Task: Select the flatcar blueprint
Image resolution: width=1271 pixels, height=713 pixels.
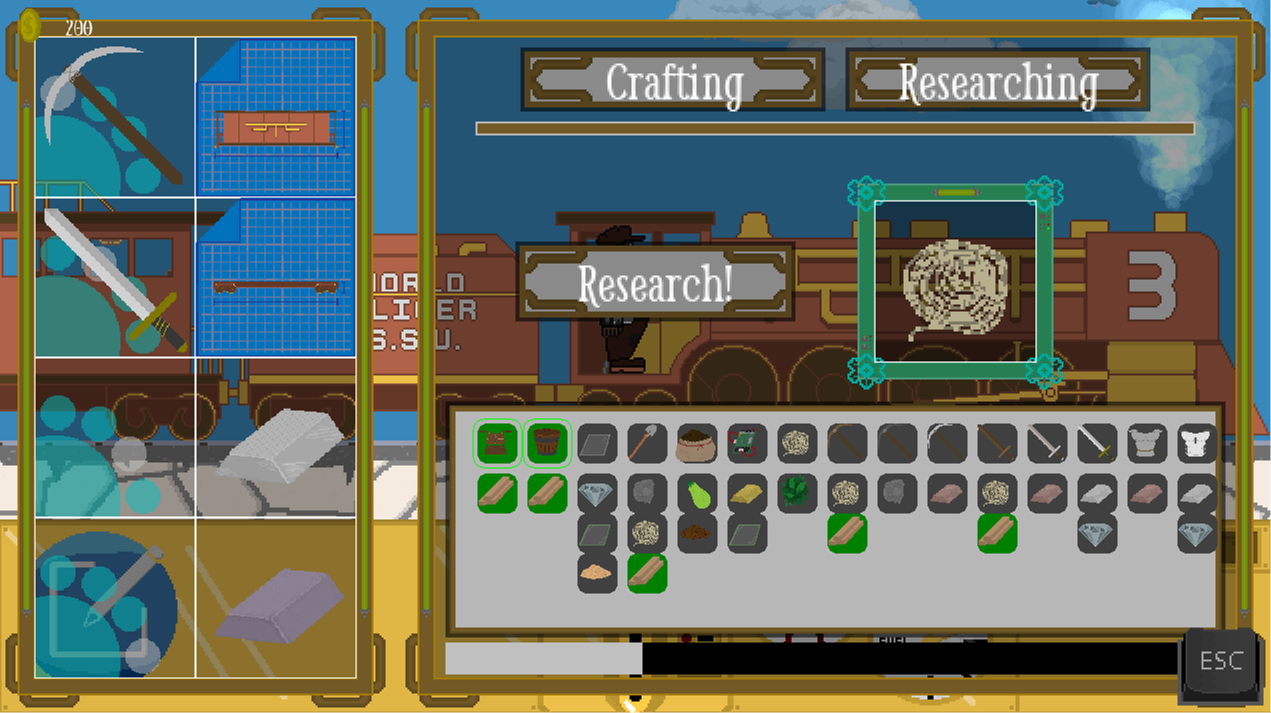Action: (275, 277)
